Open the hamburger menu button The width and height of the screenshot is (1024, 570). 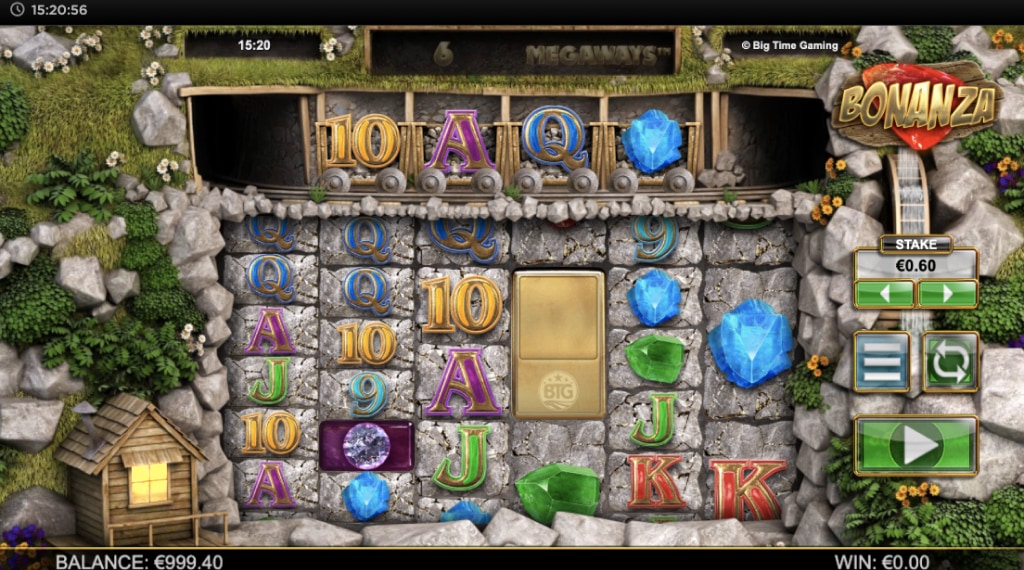(x=882, y=362)
